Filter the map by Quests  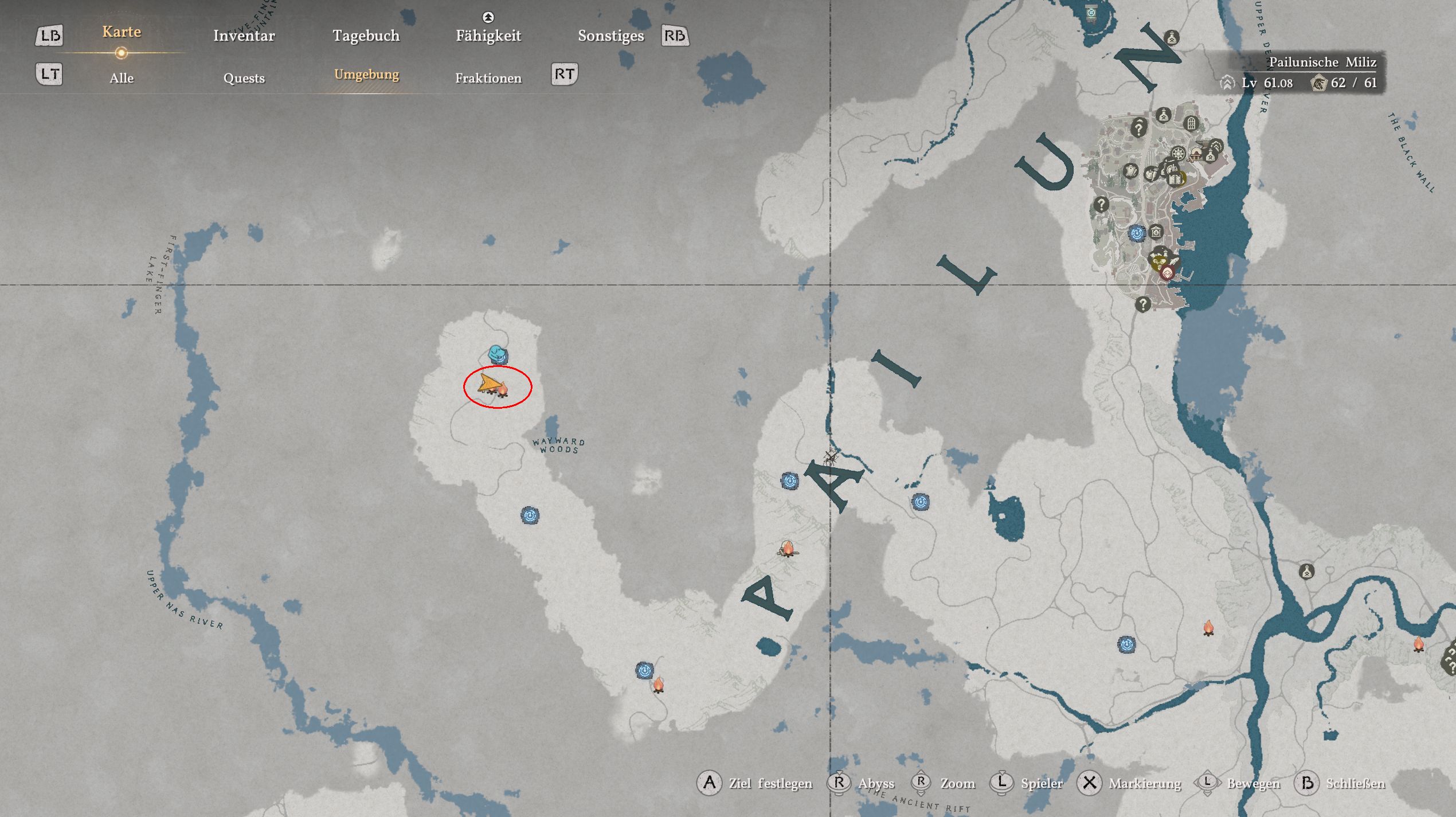coord(244,78)
